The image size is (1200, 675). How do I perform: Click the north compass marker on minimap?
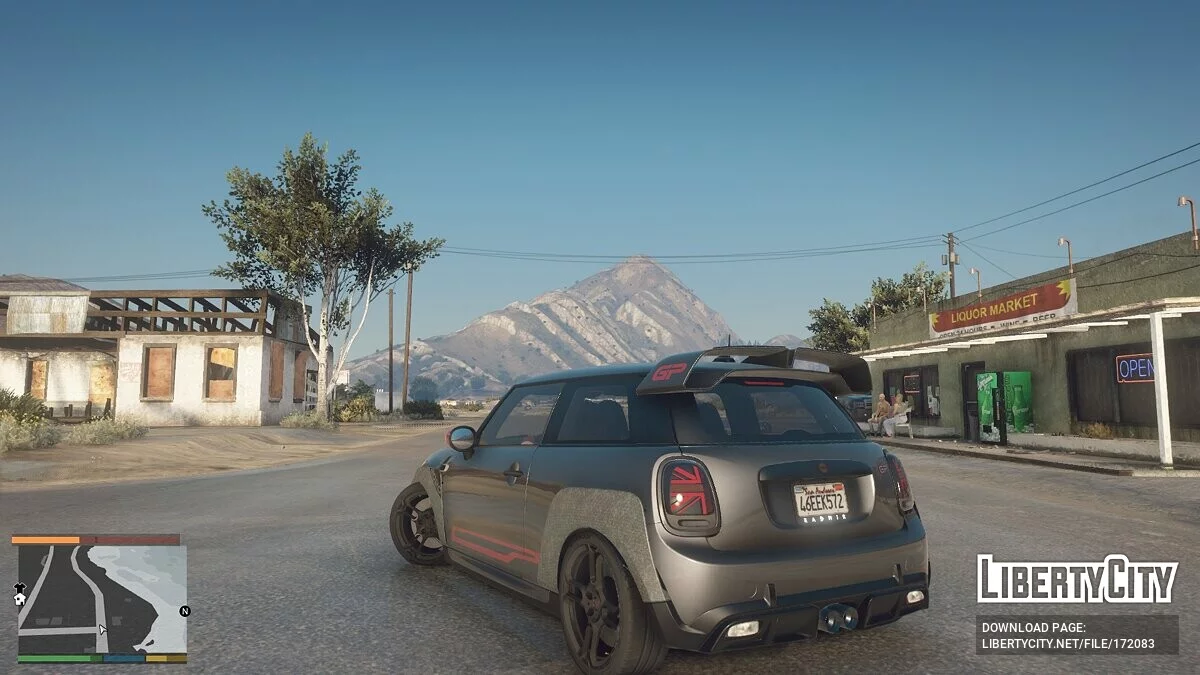point(184,611)
